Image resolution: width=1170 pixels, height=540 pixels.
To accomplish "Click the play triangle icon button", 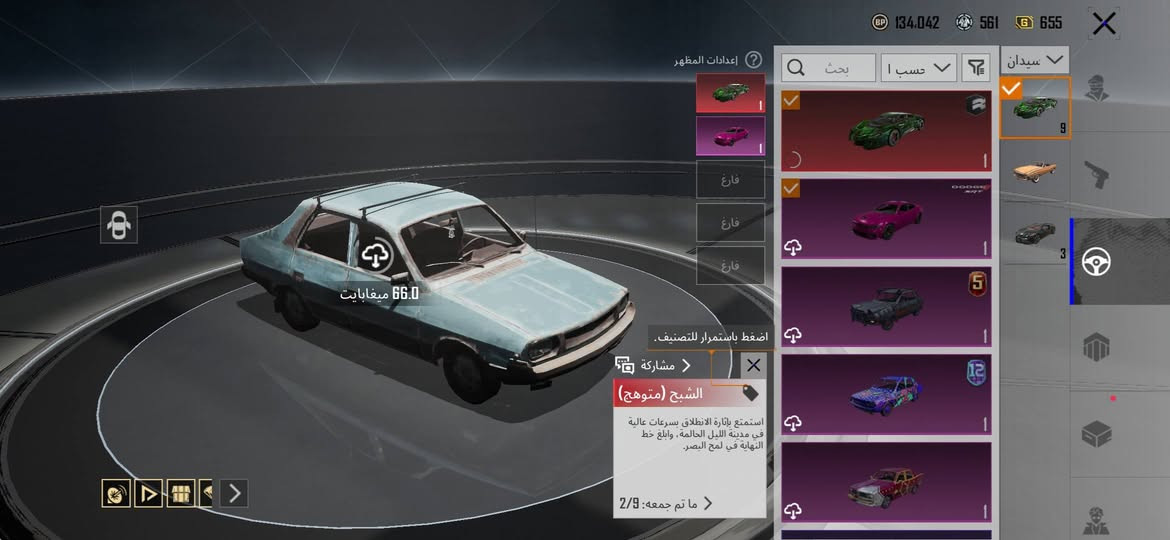I will (x=148, y=492).
